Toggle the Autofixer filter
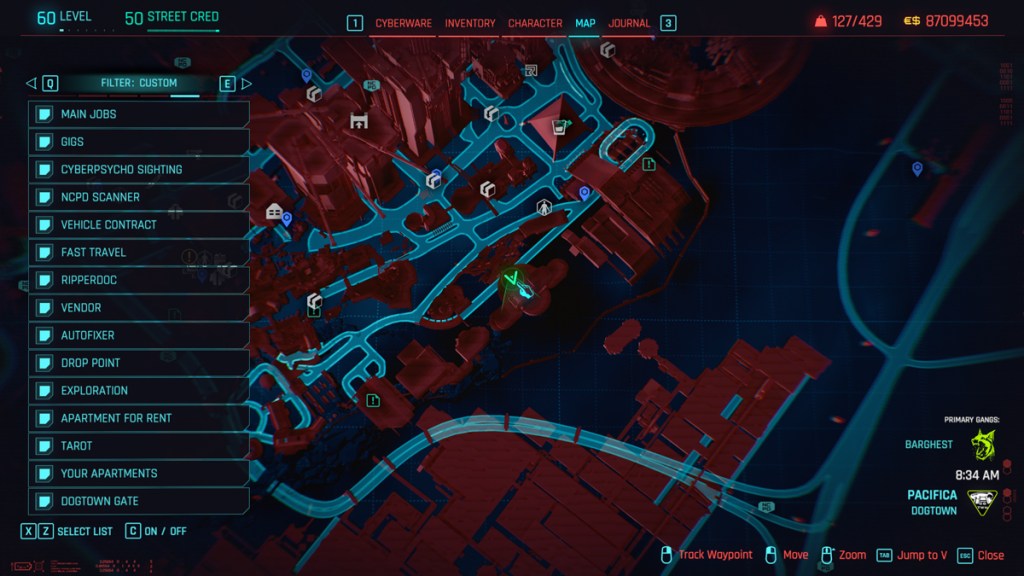1024x576 pixels. [139, 335]
